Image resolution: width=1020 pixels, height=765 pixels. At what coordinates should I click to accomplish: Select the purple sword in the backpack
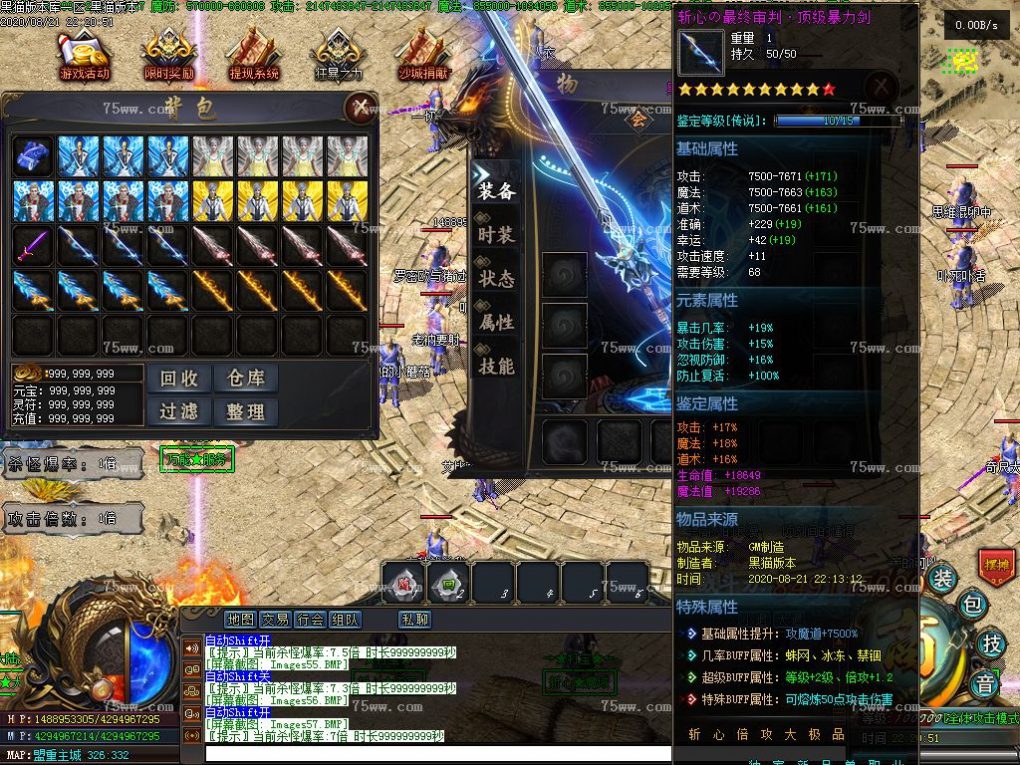(31, 245)
